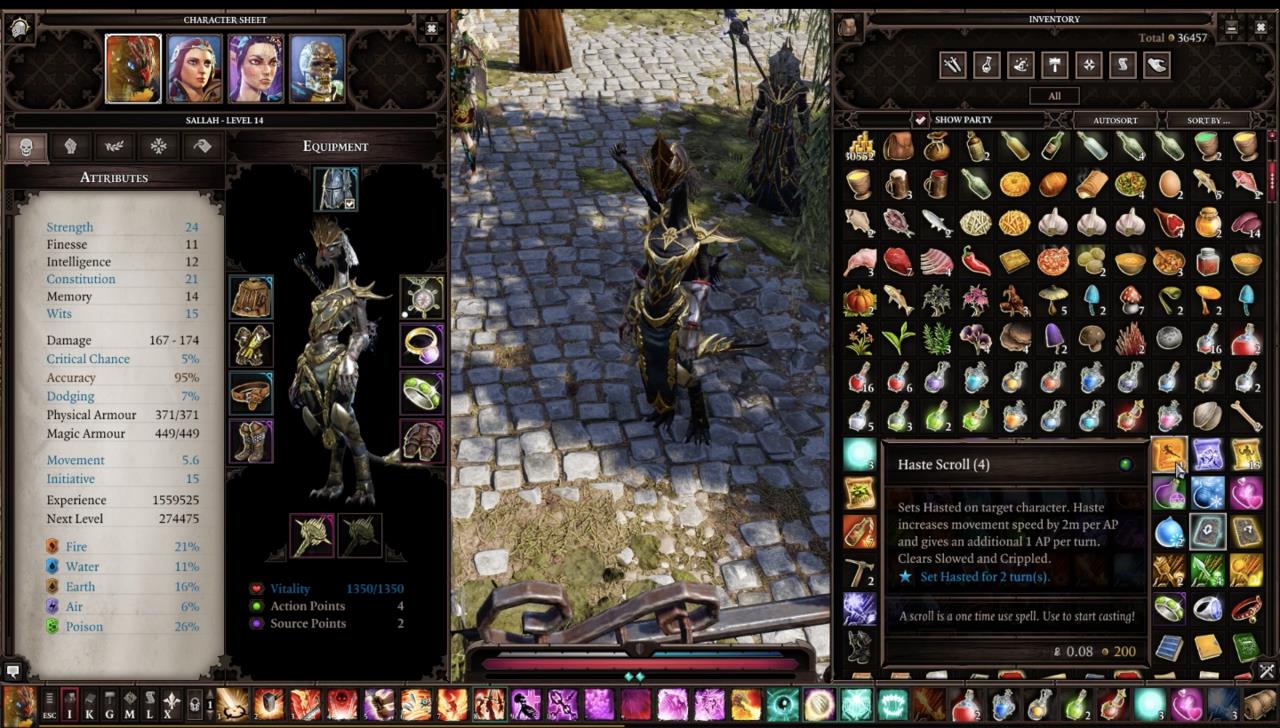Toggle the helmet visibility checkbox
The image size is (1280, 728).
tap(350, 204)
